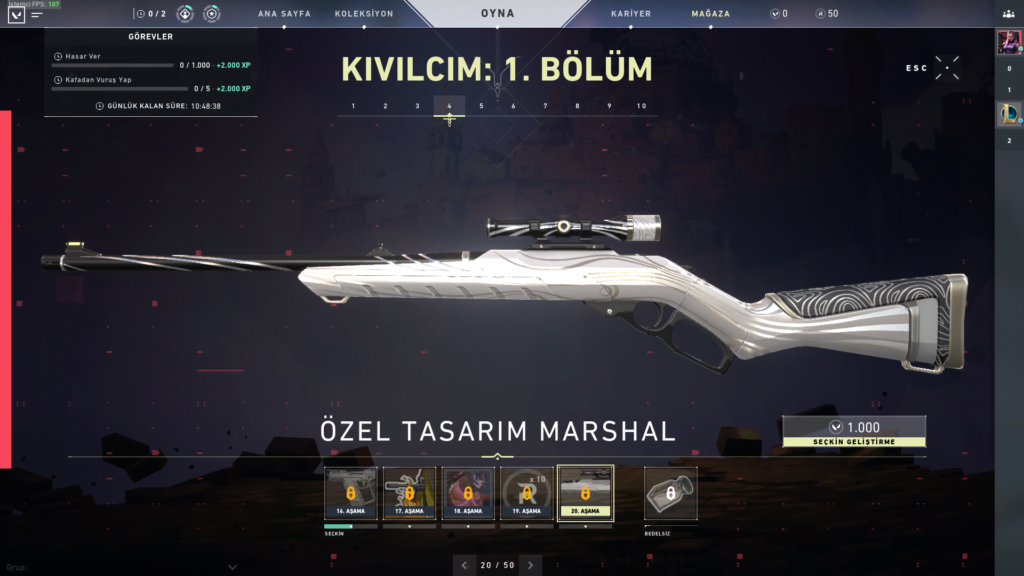The image size is (1024, 576).
Task: Select the 17. Aşama gun buddy reward
Action: click(410, 493)
